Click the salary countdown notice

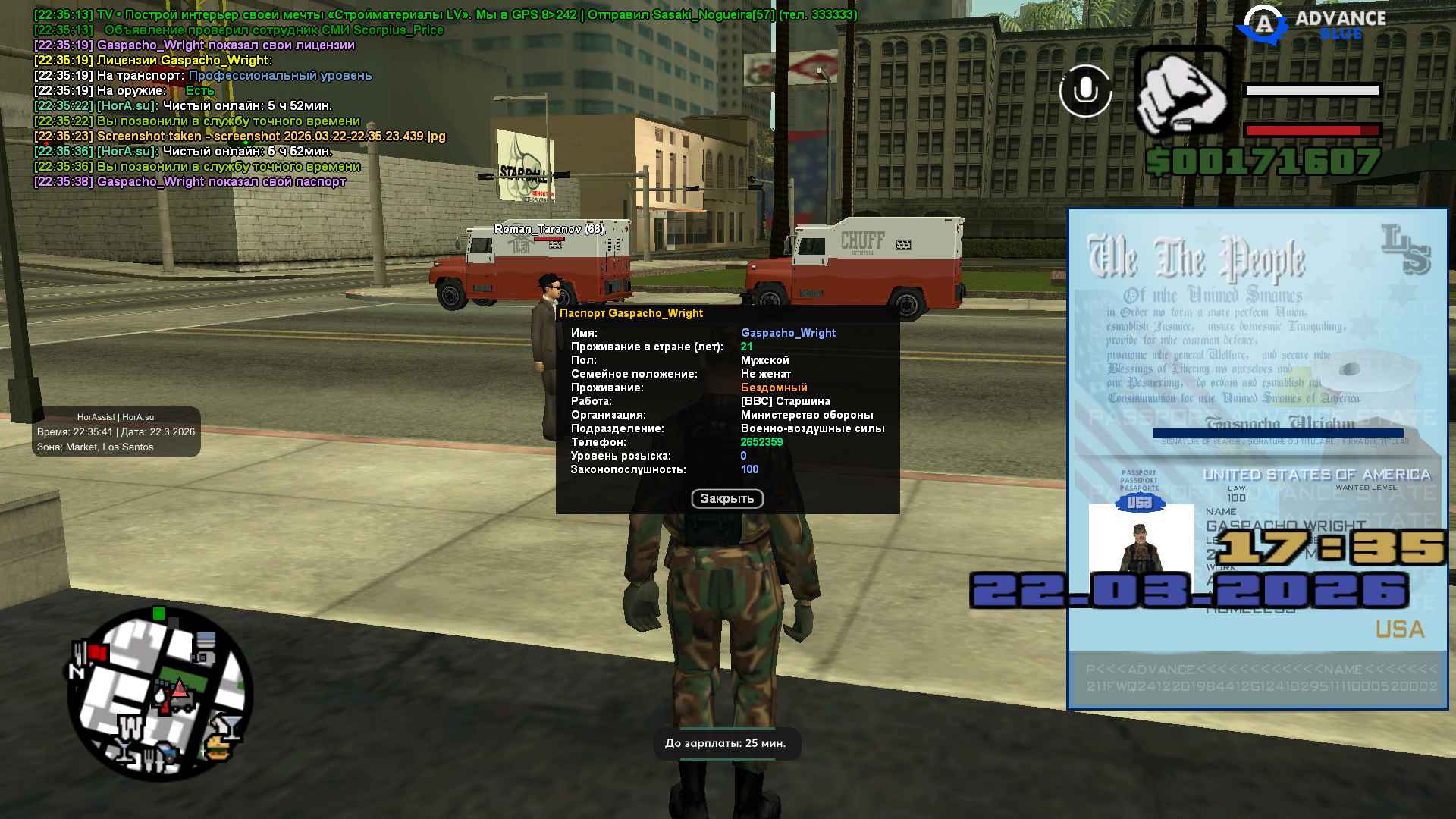726,743
